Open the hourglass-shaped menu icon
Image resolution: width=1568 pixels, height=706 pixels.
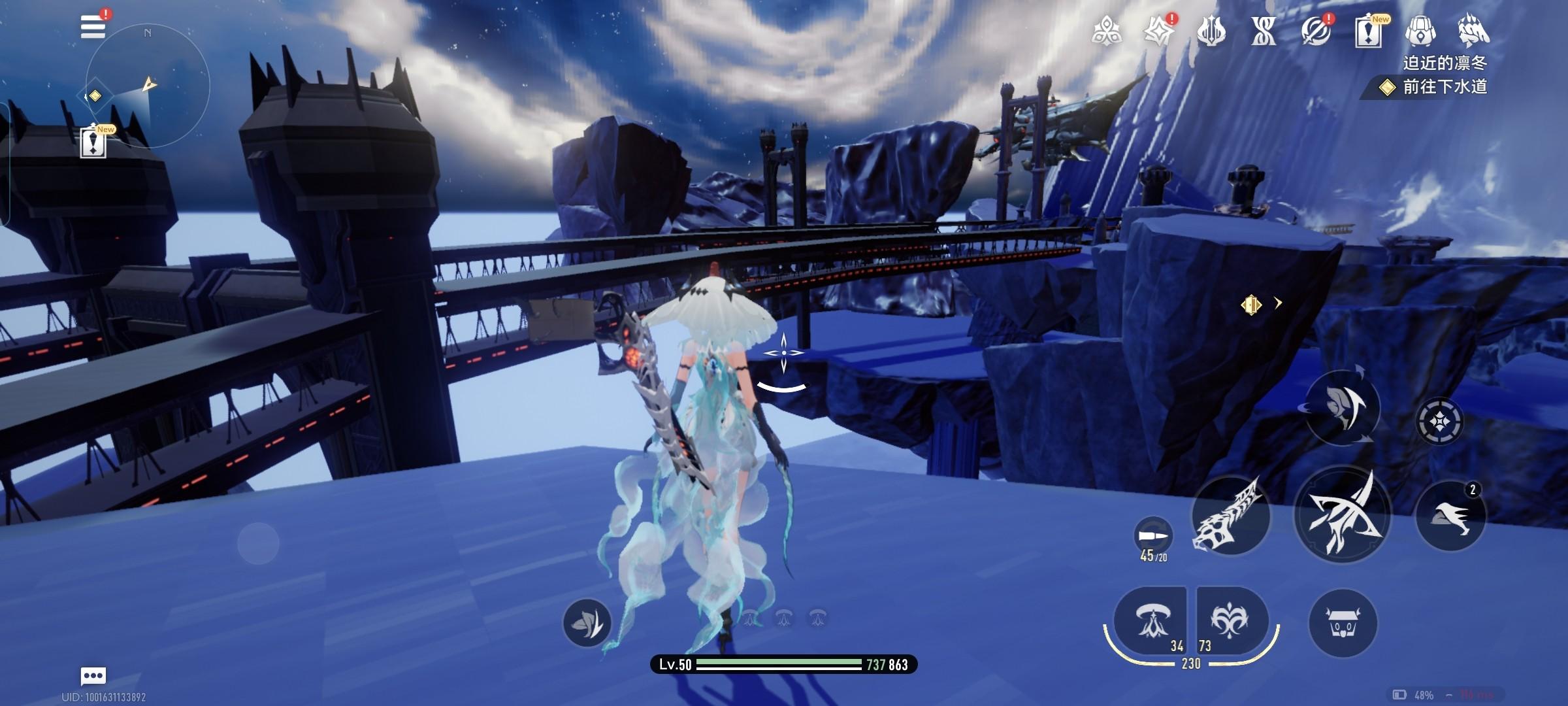tap(1263, 31)
